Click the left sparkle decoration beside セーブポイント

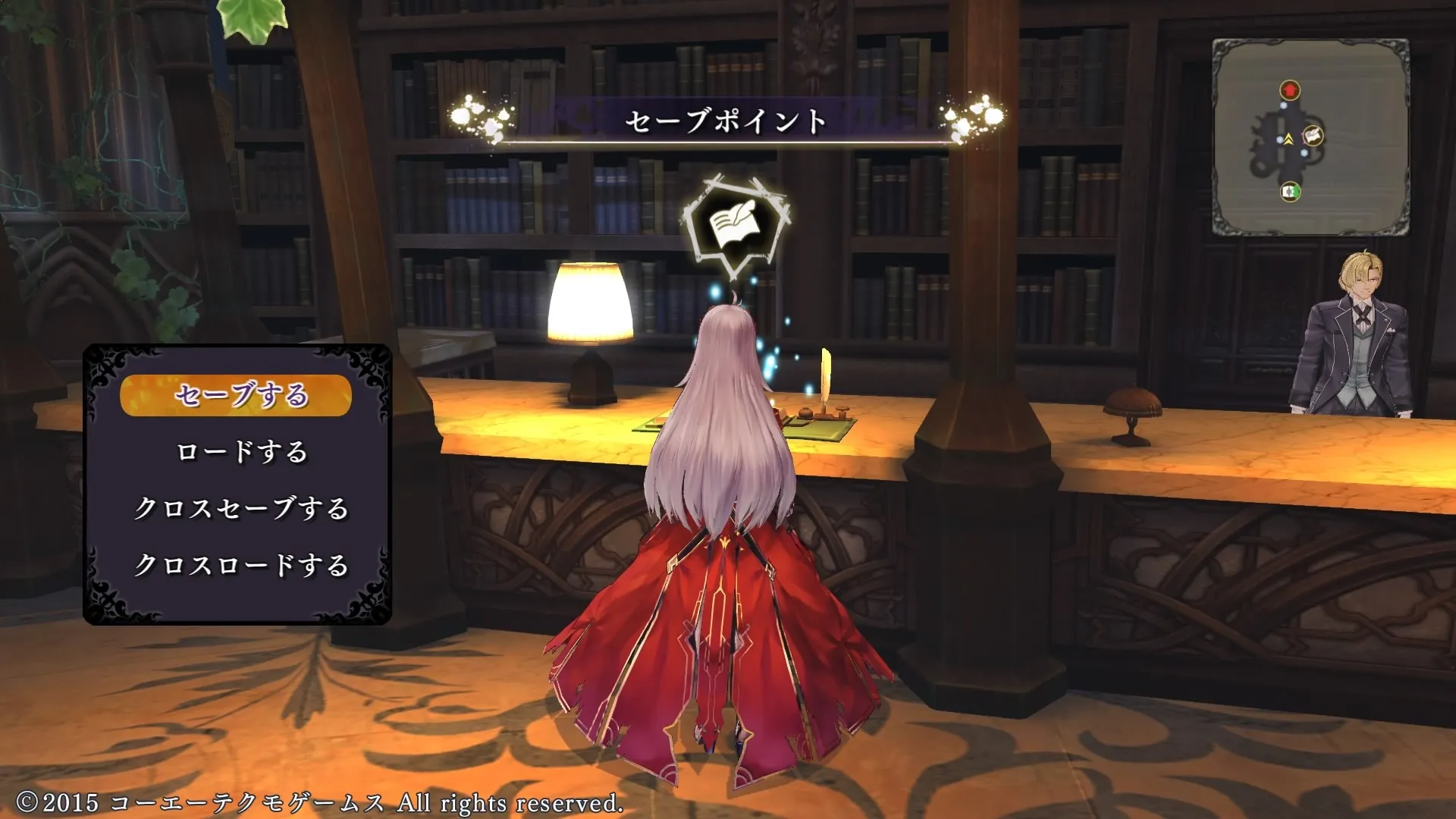478,114
